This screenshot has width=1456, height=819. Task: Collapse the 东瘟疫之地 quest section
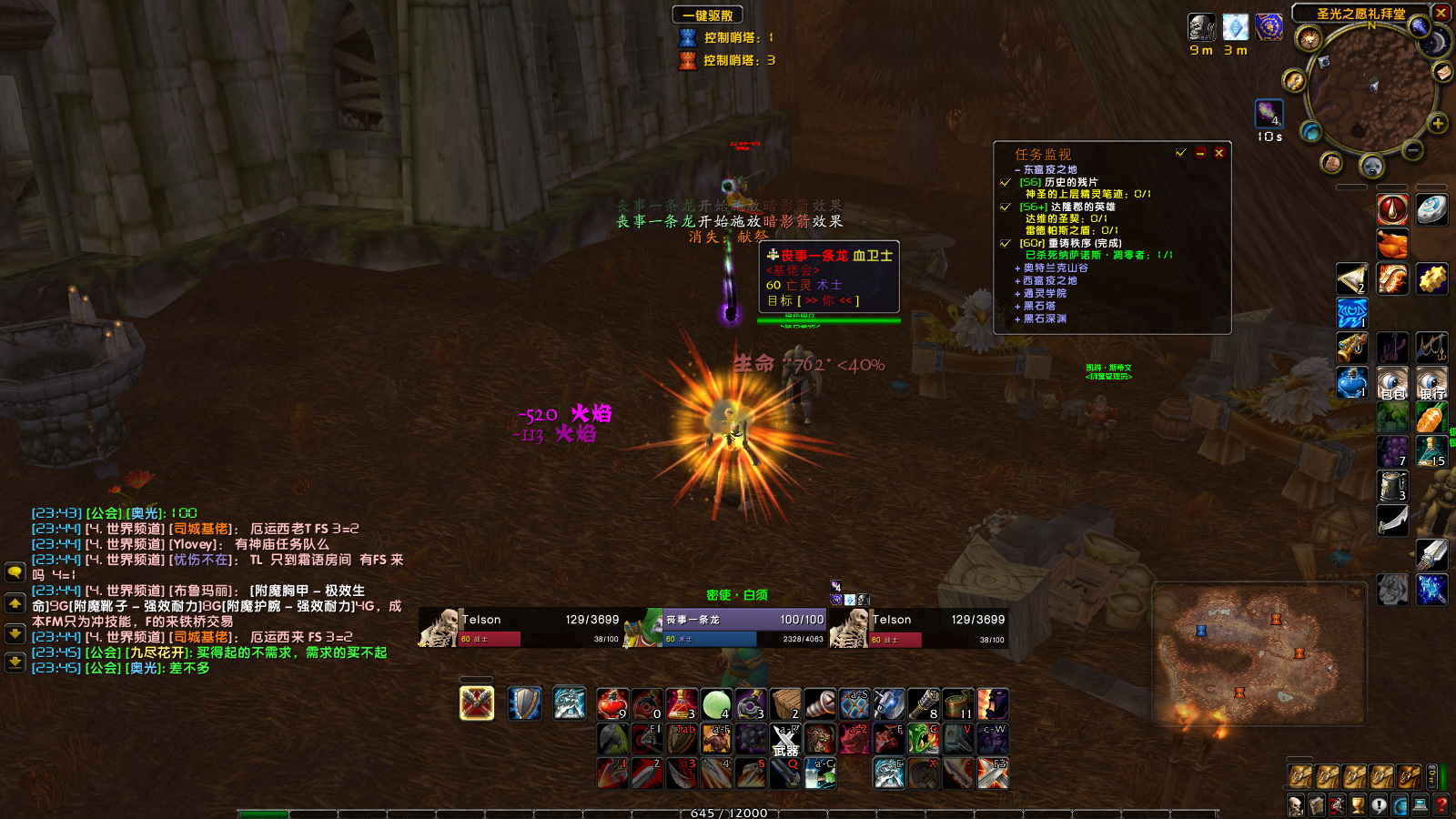(1017, 169)
